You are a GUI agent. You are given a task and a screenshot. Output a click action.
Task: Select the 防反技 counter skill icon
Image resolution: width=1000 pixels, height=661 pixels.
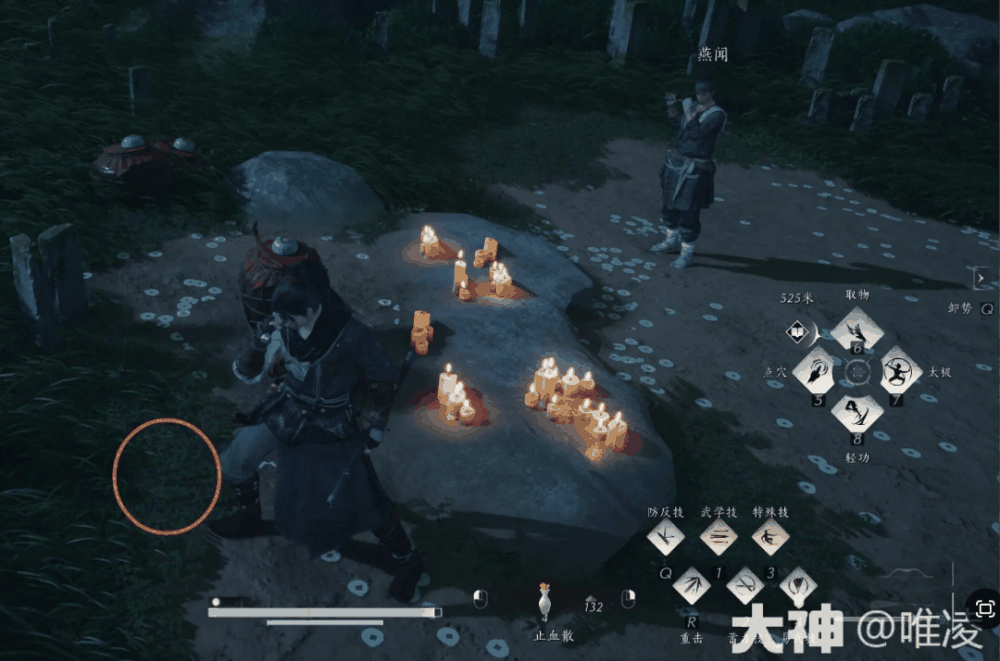[665, 536]
